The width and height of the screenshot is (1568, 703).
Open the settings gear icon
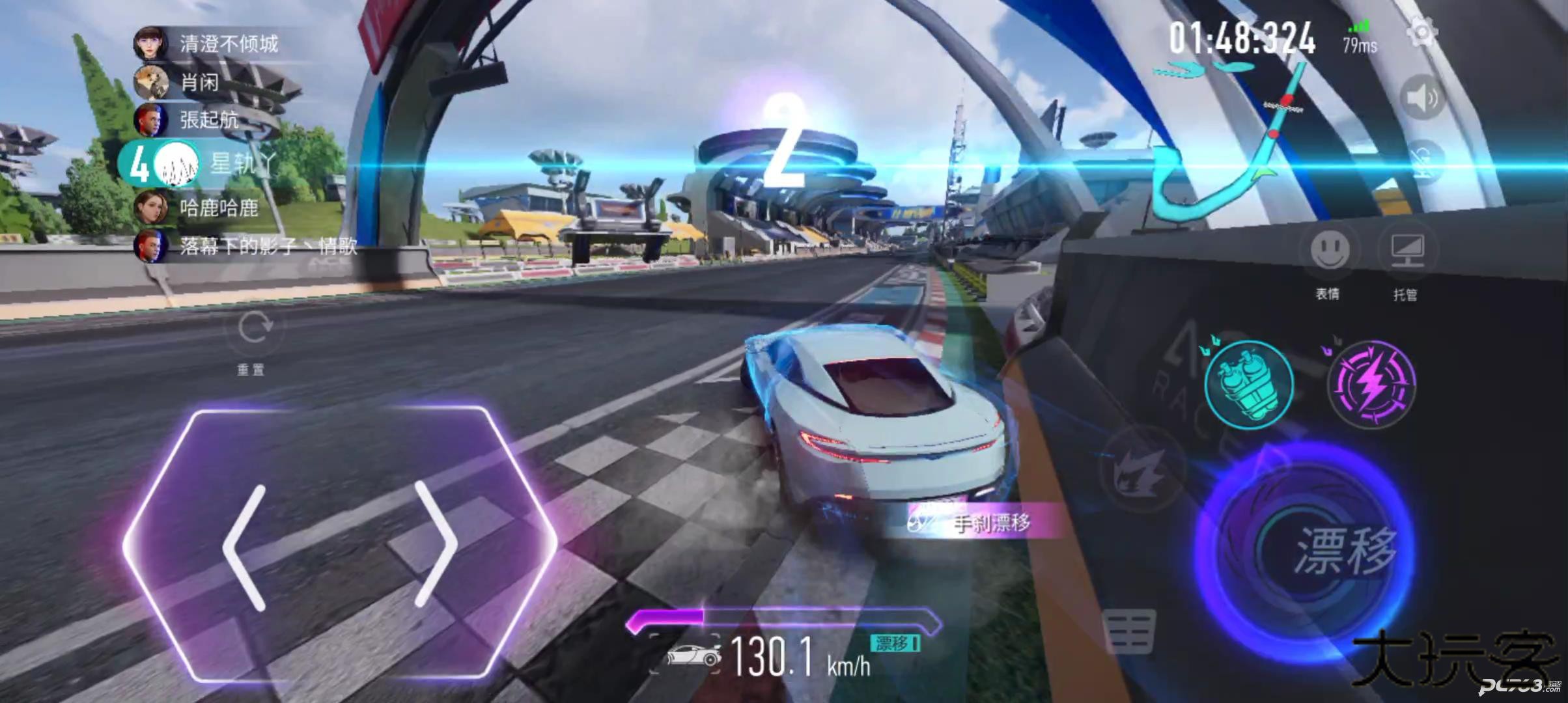(1421, 33)
